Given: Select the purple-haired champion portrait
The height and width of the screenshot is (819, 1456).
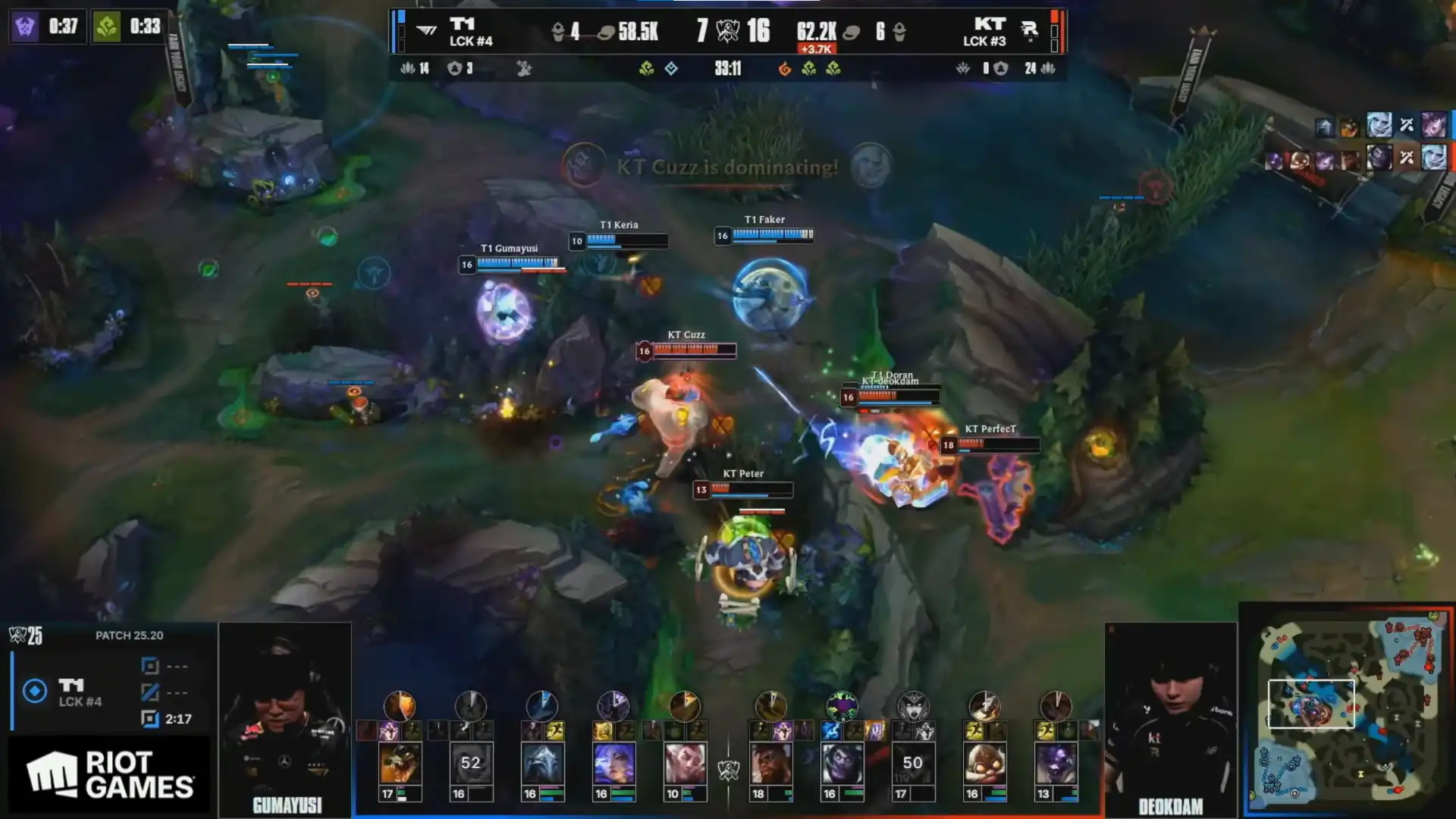Looking at the screenshot, I should (613, 762).
